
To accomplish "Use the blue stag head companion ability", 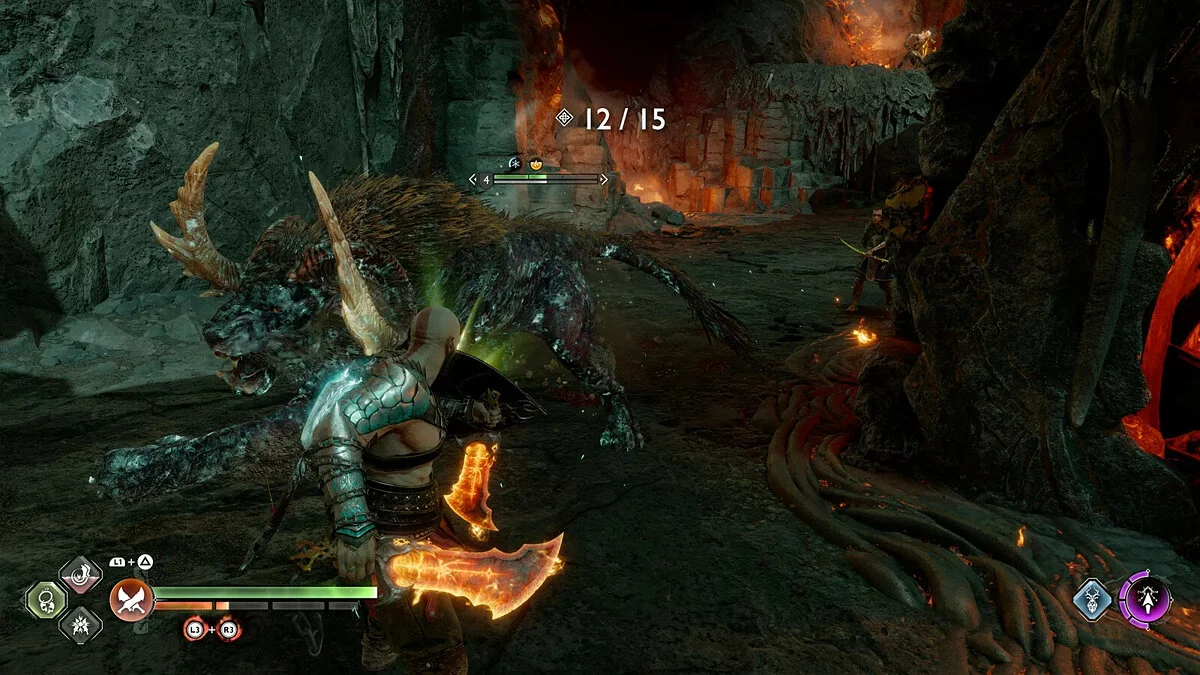I will pyautogui.click(x=1092, y=600).
